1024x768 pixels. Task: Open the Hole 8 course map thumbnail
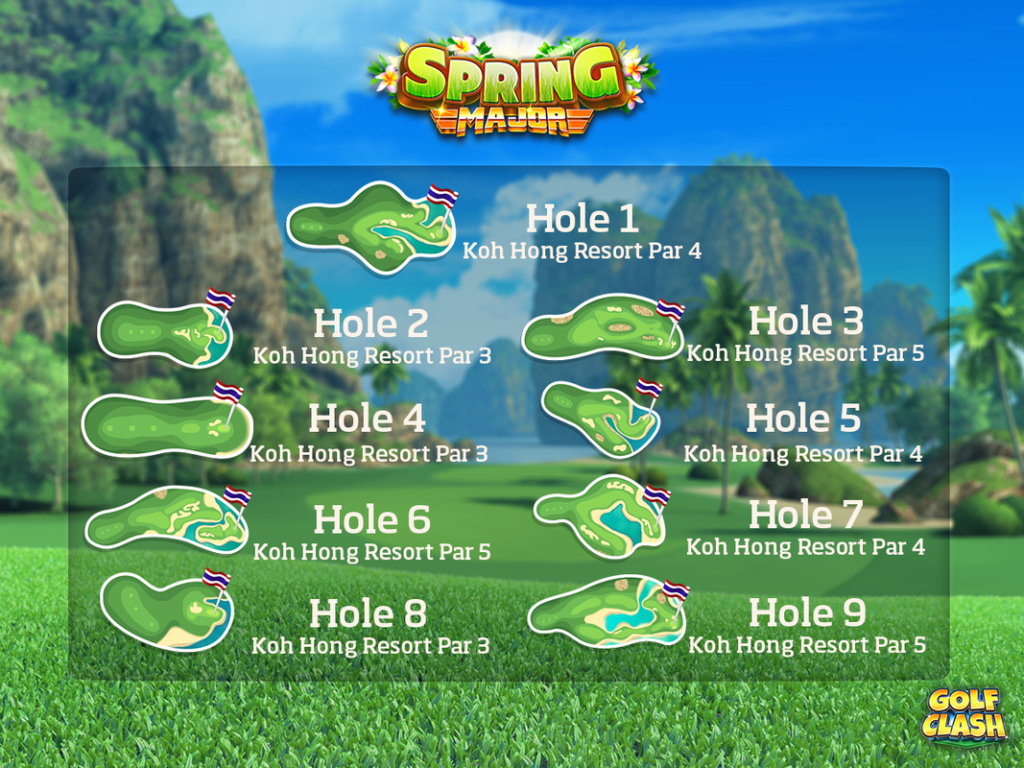pos(167,611)
